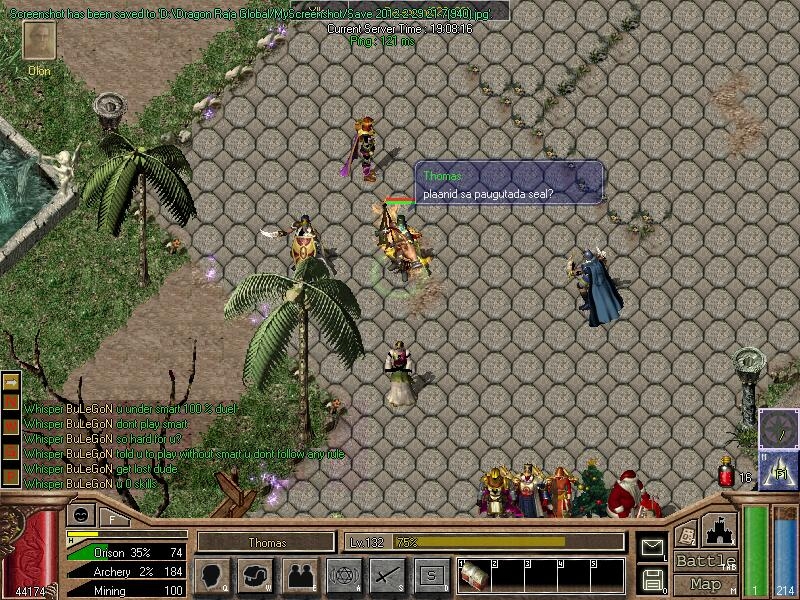Open the crossed swords skill button
Image resolution: width=800 pixels, height=600 pixels.
(x=387, y=576)
